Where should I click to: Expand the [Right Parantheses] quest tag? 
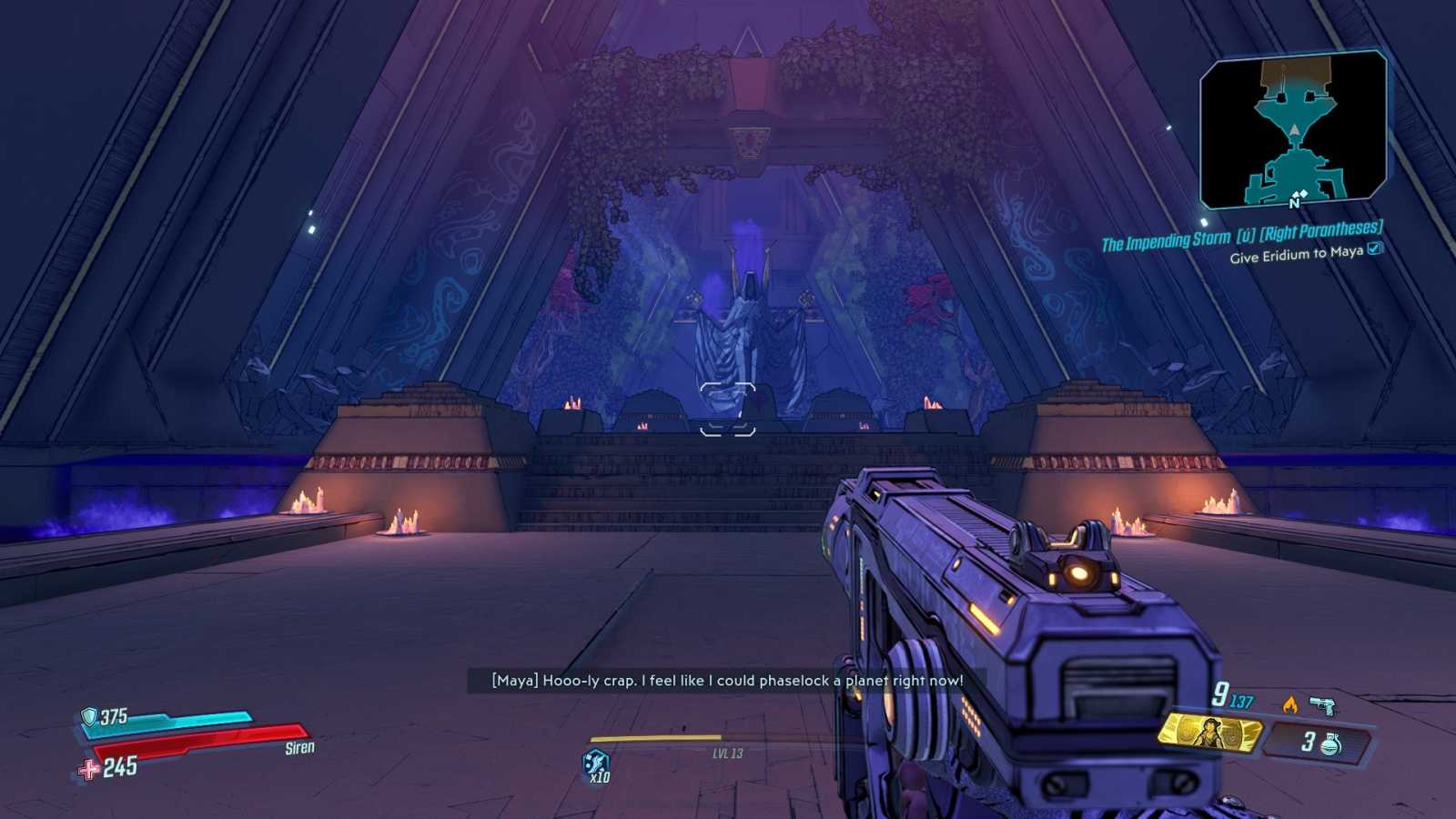[1319, 232]
